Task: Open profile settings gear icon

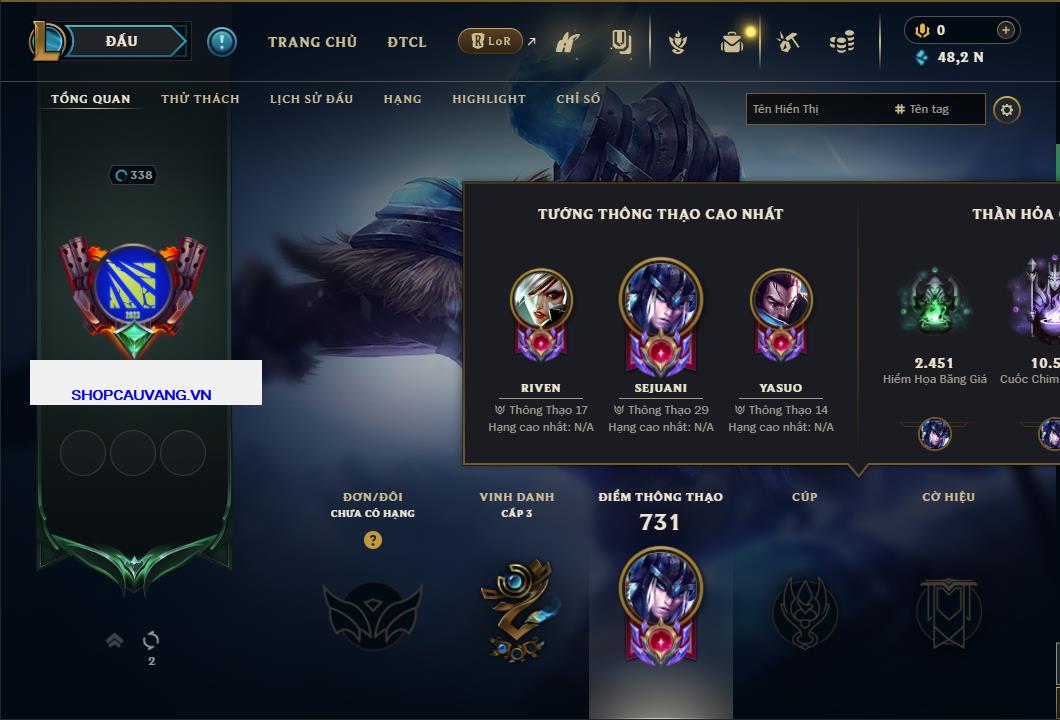Action: [x=1007, y=109]
